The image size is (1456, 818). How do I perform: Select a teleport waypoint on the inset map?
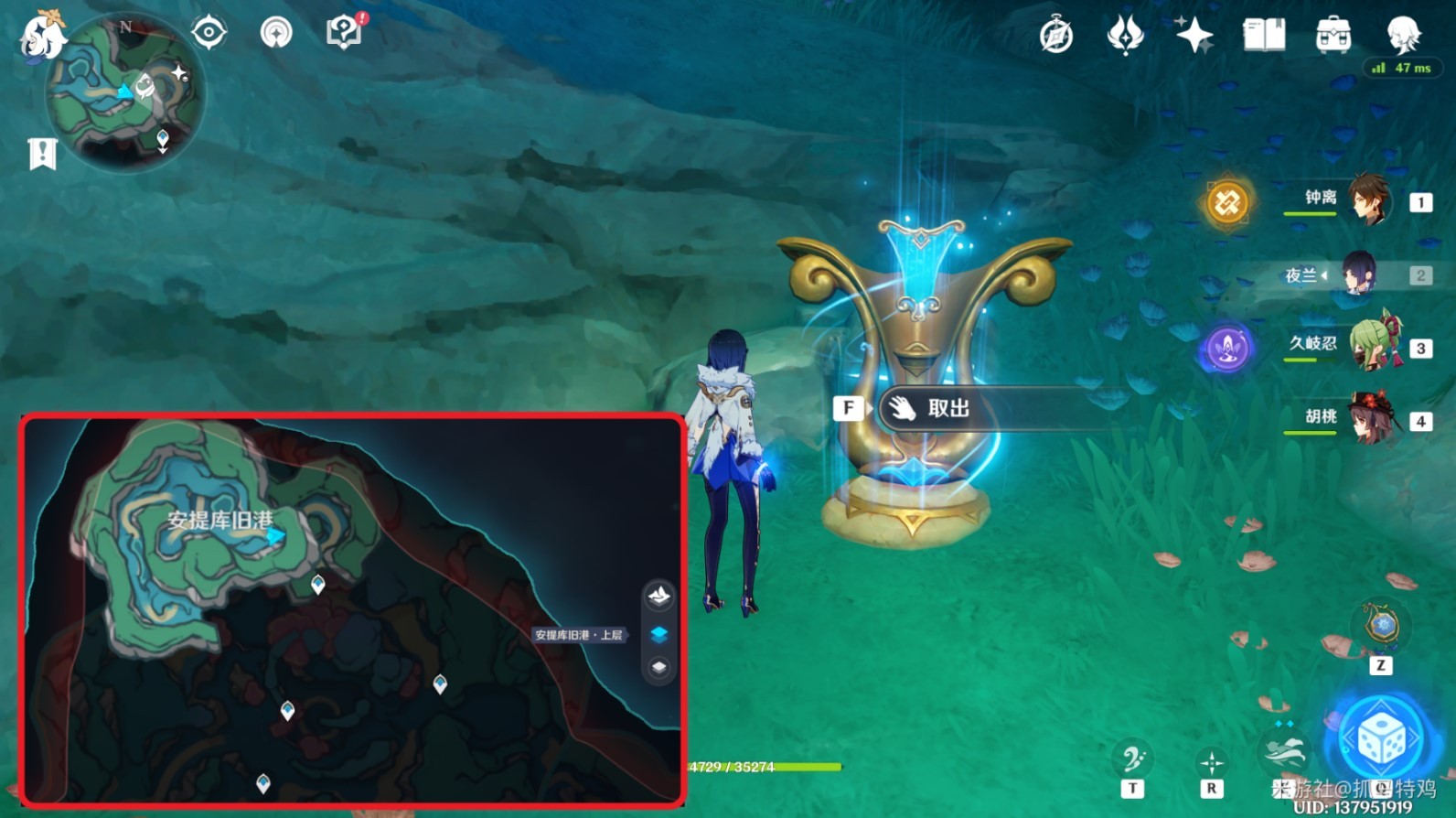pyautogui.click(x=317, y=583)
